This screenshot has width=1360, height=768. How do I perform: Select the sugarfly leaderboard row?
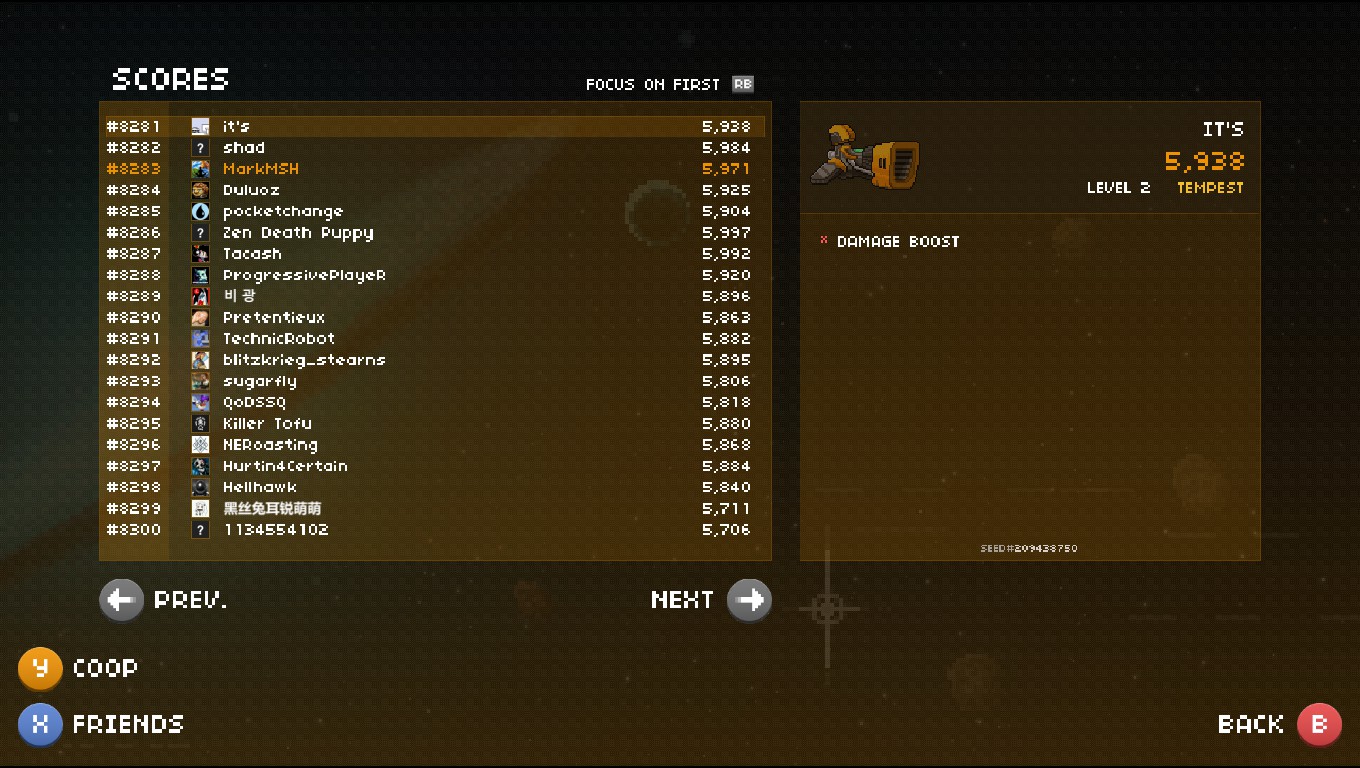(x=435, y=381)
